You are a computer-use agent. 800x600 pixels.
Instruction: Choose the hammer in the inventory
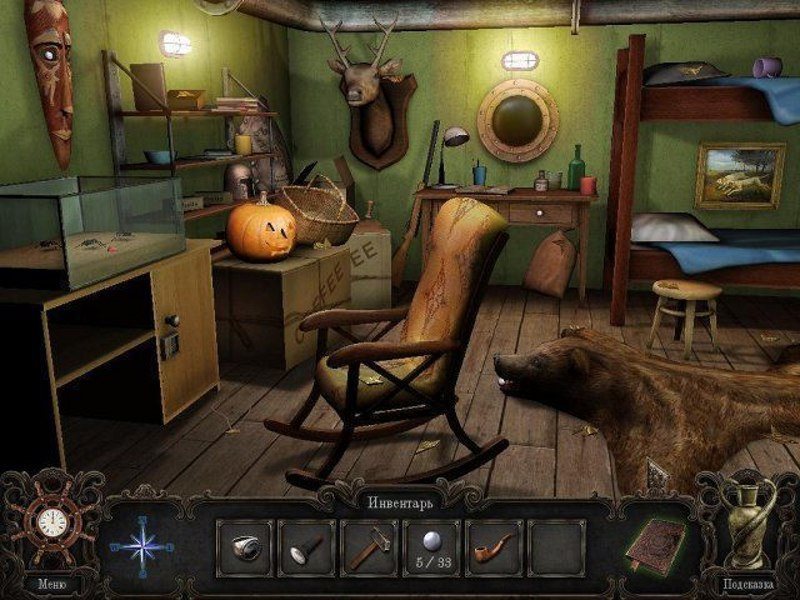(x=369, y=547)
